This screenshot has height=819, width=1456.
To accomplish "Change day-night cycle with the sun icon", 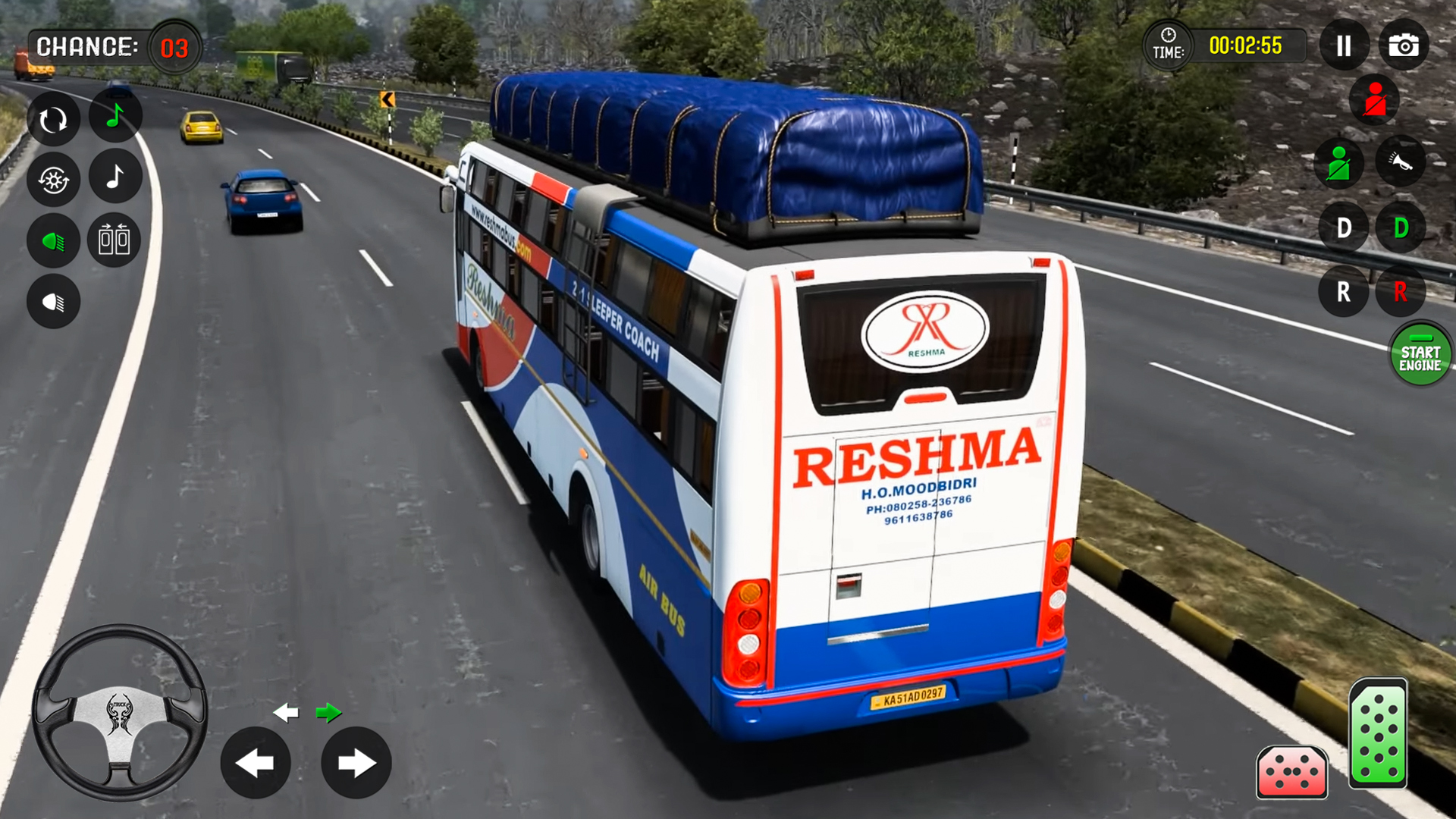I will (52, 180).
